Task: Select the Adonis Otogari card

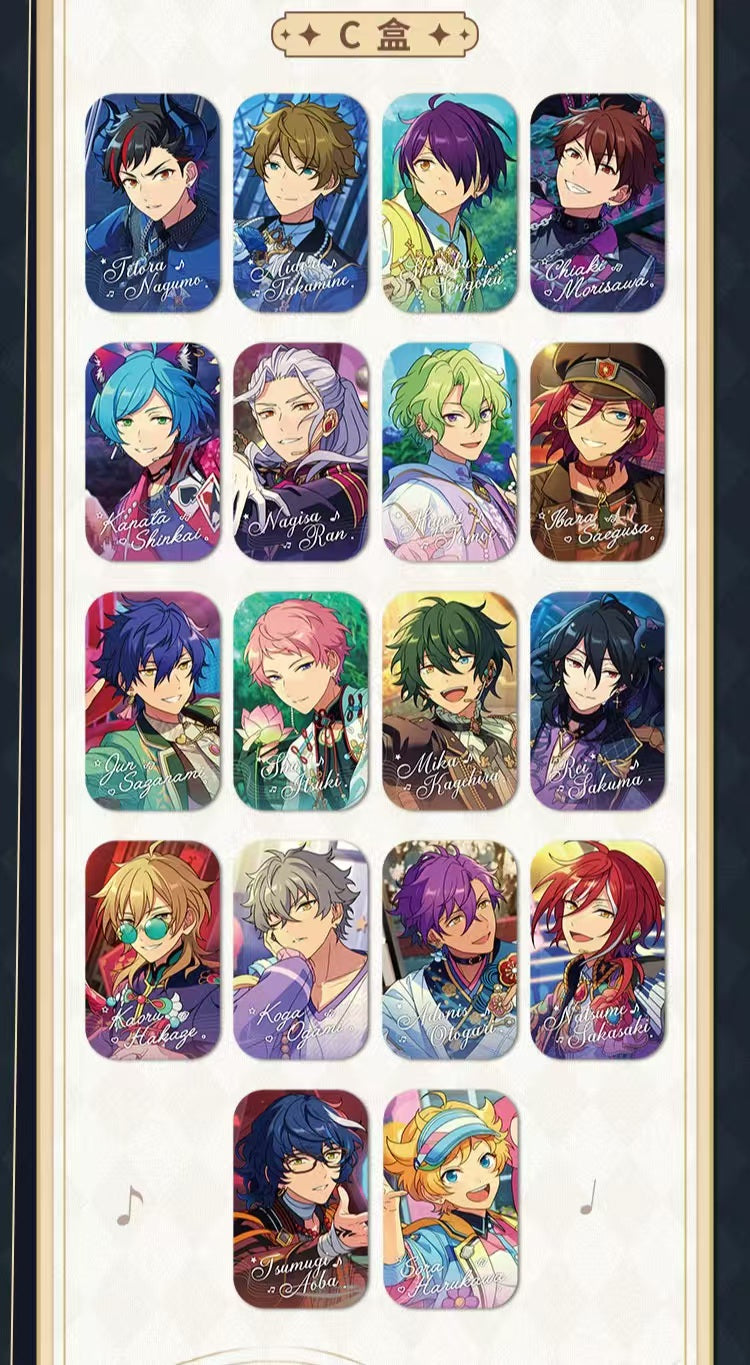Action: tap(450, 950)
